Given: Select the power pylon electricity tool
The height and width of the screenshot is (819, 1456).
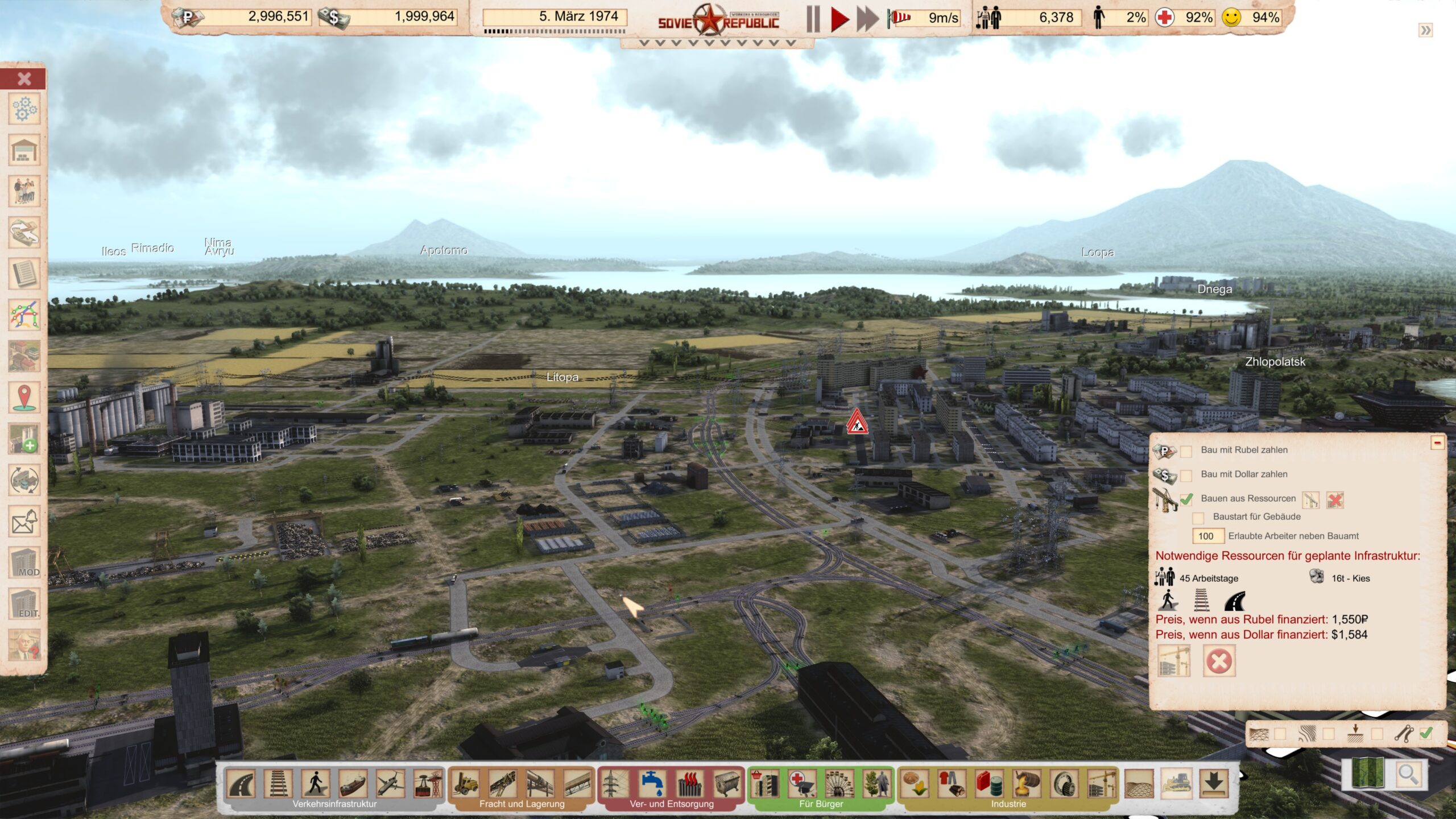Looking at the screenshot, I should pyautogui.click(x=615, y=784).
